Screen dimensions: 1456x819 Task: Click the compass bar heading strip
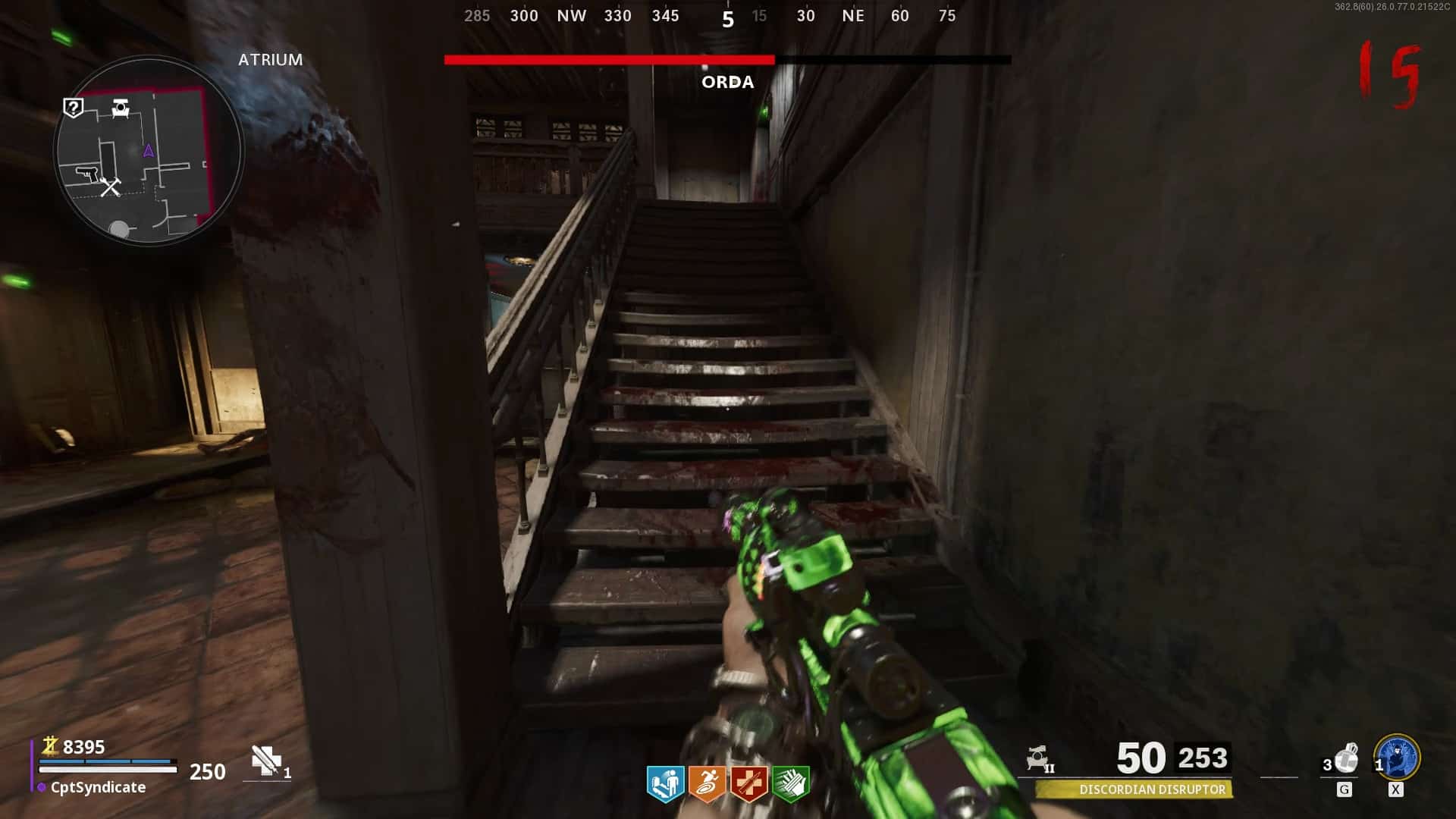(711, 16)
